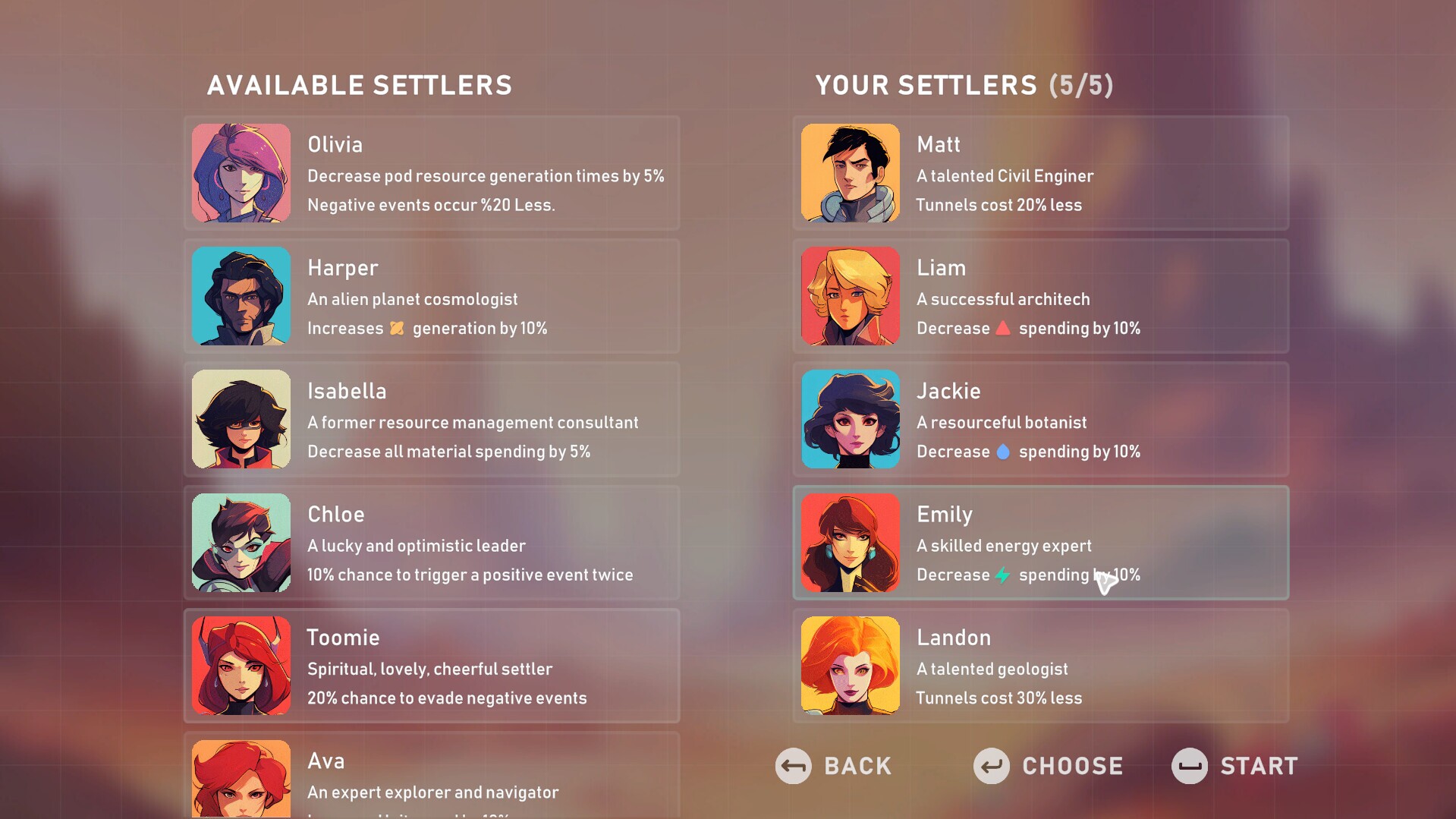This screenshot has width=1456, height=819.
Task: Click Matt's civil engineer portrait icon
Action: (850, 173)
